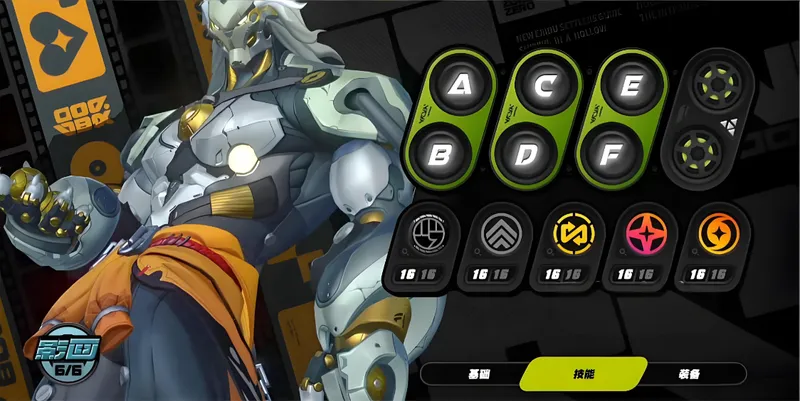Select the 技能 tab
800x401 pixels.
pyautogui.click(x=582, y=374)
